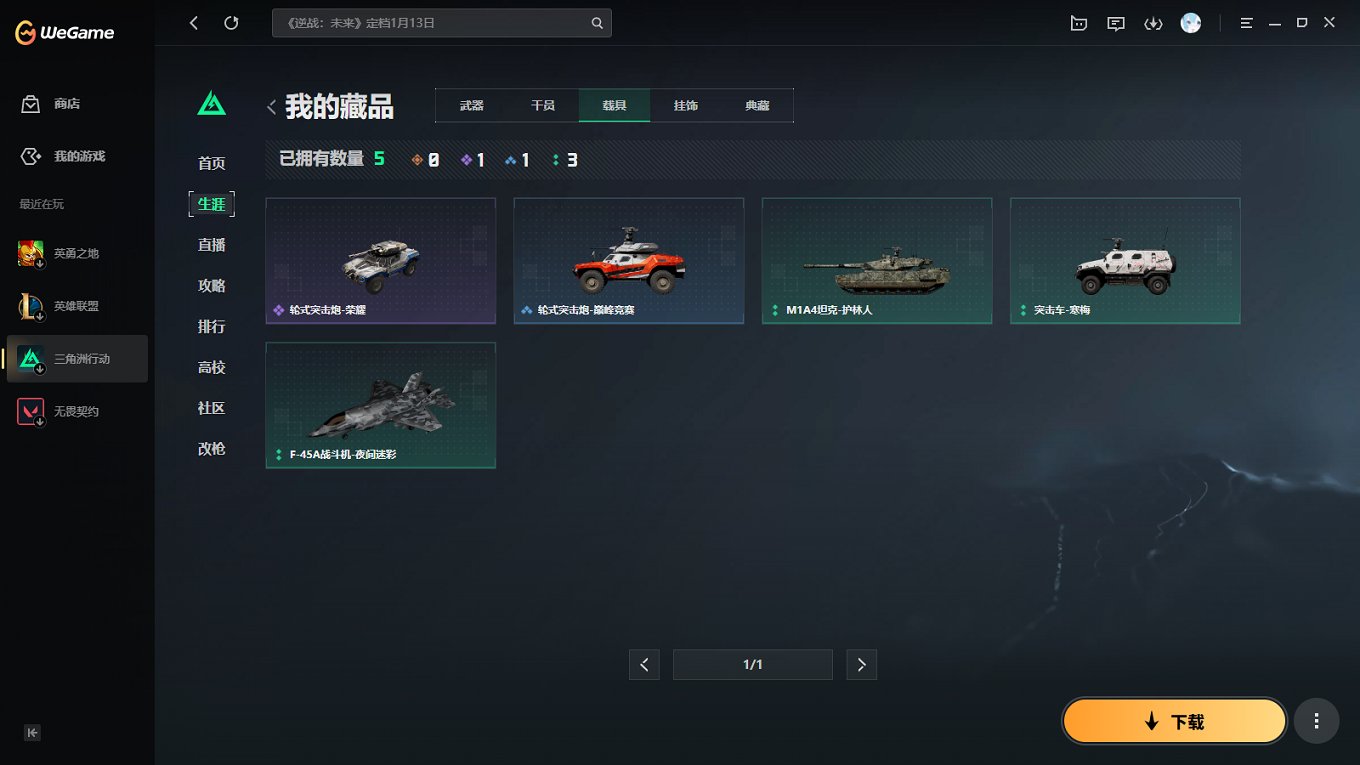Go to next page with right arrow
Viewport: 1360px width, 765px height.
click(x=861, y=664)
